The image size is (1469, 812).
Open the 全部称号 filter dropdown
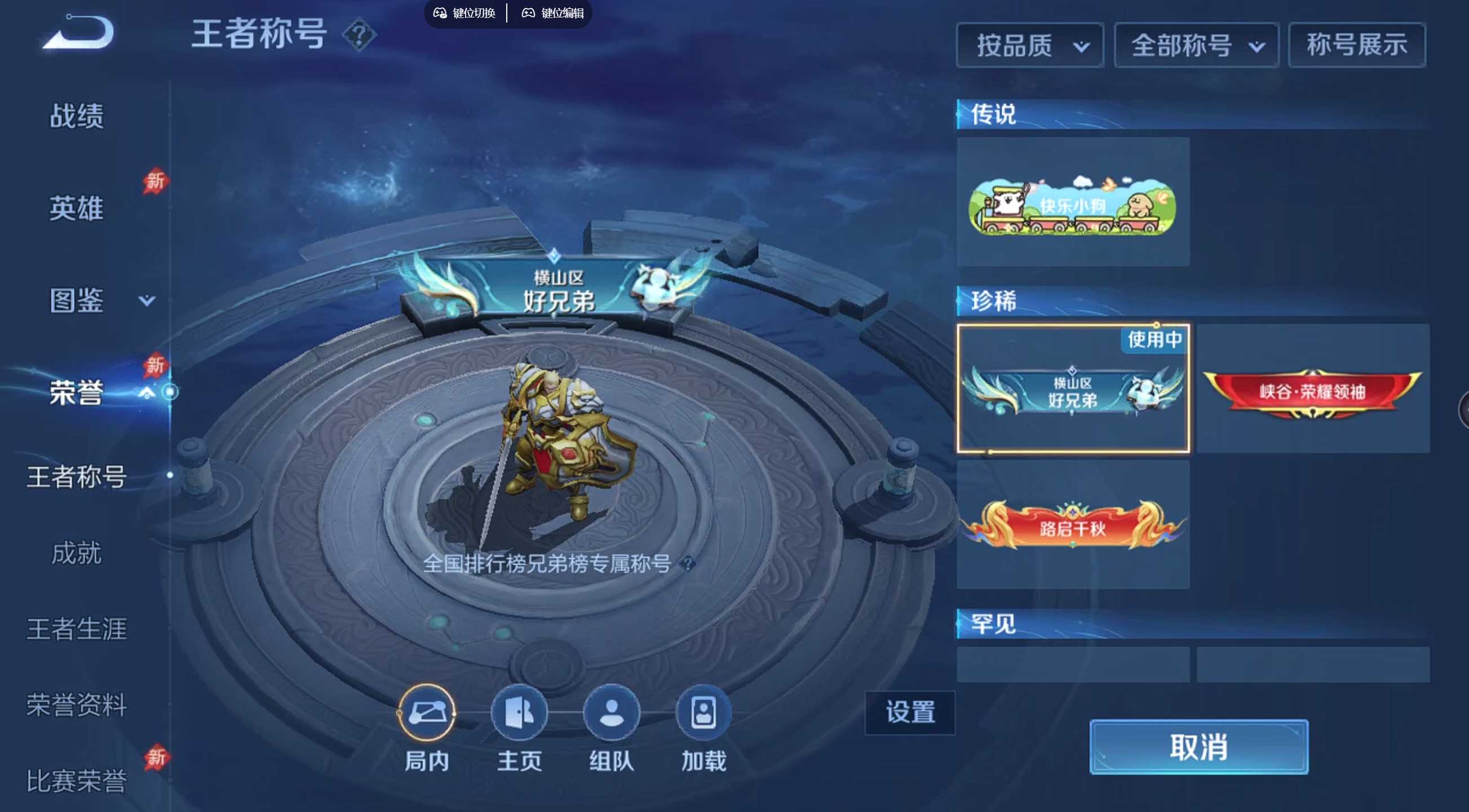pyautogui.click(x=1196, y=46)
